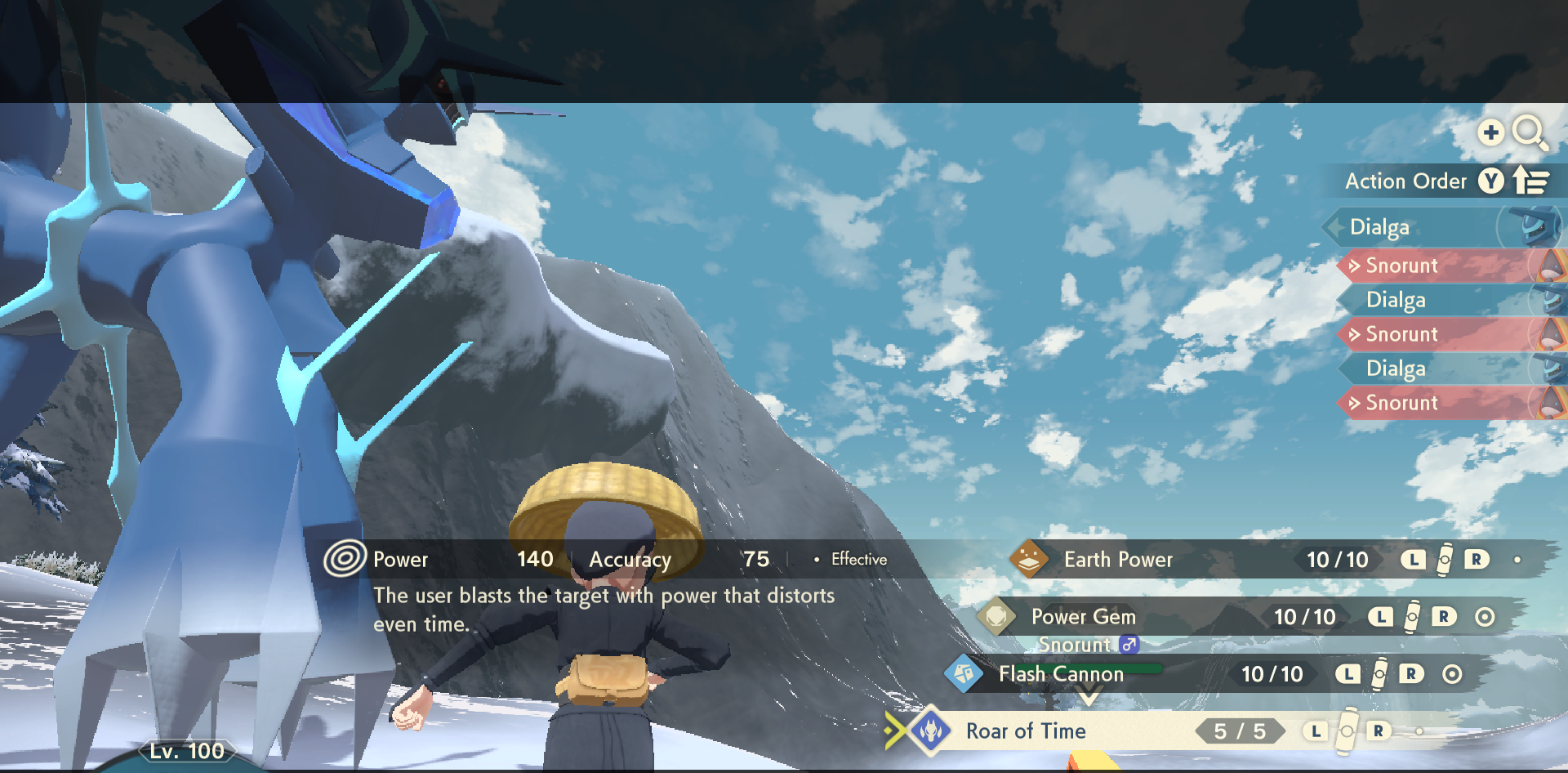The image size is (1568, 773).
Task: Select the Flash Cannon move
Action: [x=1060, y=674]
